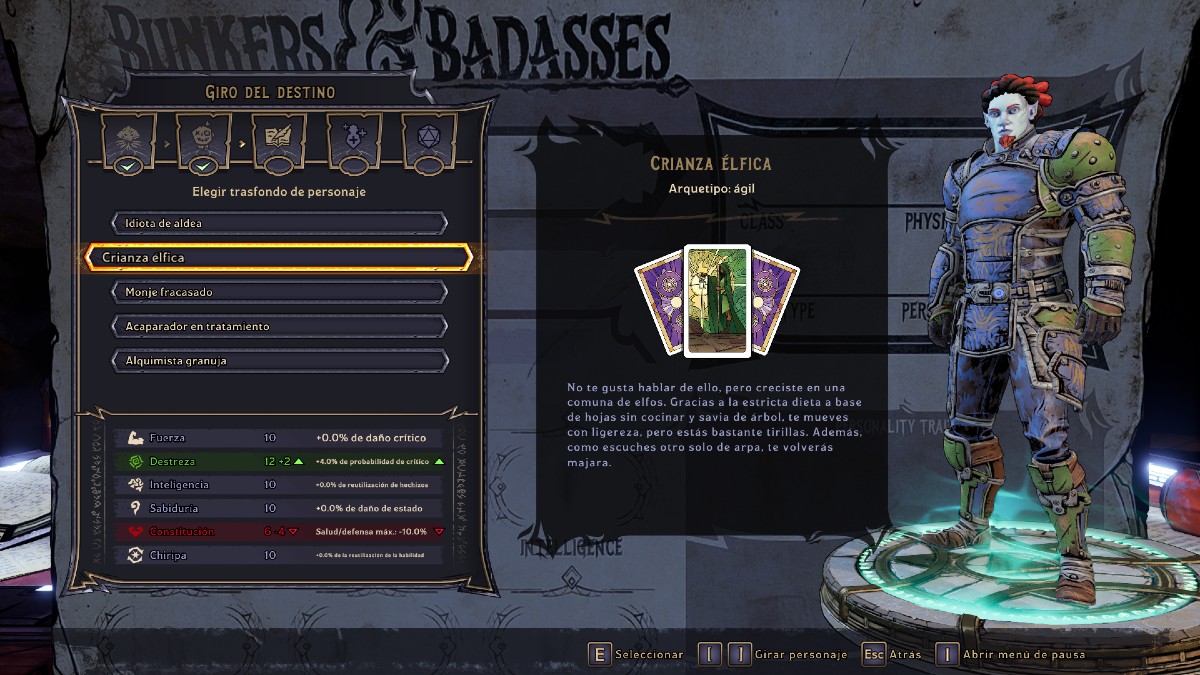The width and height of the screenshot is (1200, 675).
Task: Select Acaparador en tratamiento background
Action: pyautogui.click(x=279, y=326)
